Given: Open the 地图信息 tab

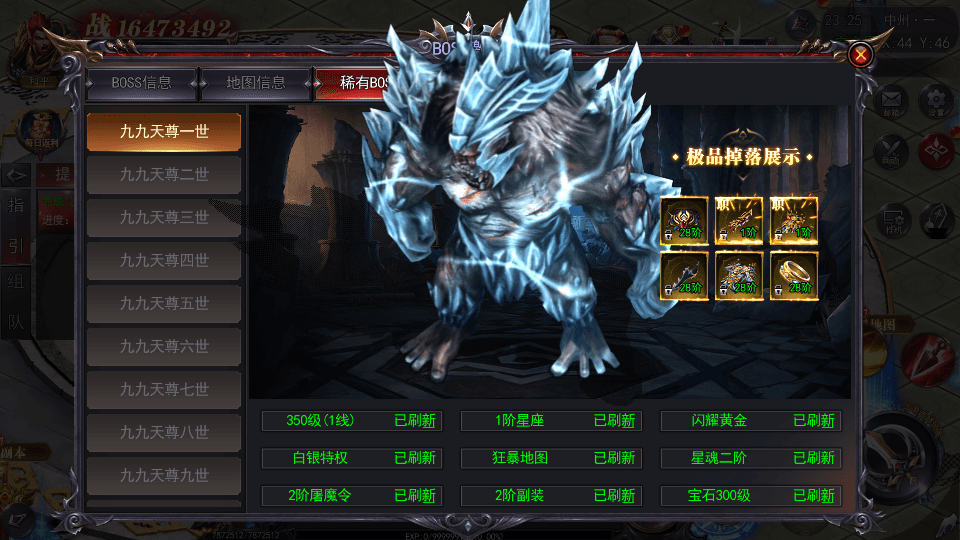Looking at the screenshot, I should [256, 83].
